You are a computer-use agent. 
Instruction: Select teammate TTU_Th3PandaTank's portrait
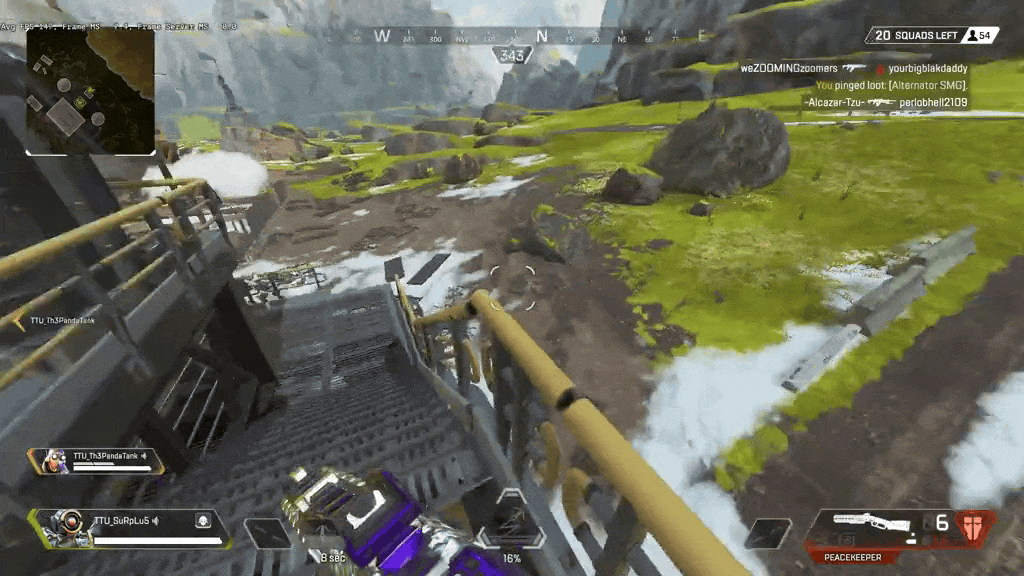[x=49, y=461]
